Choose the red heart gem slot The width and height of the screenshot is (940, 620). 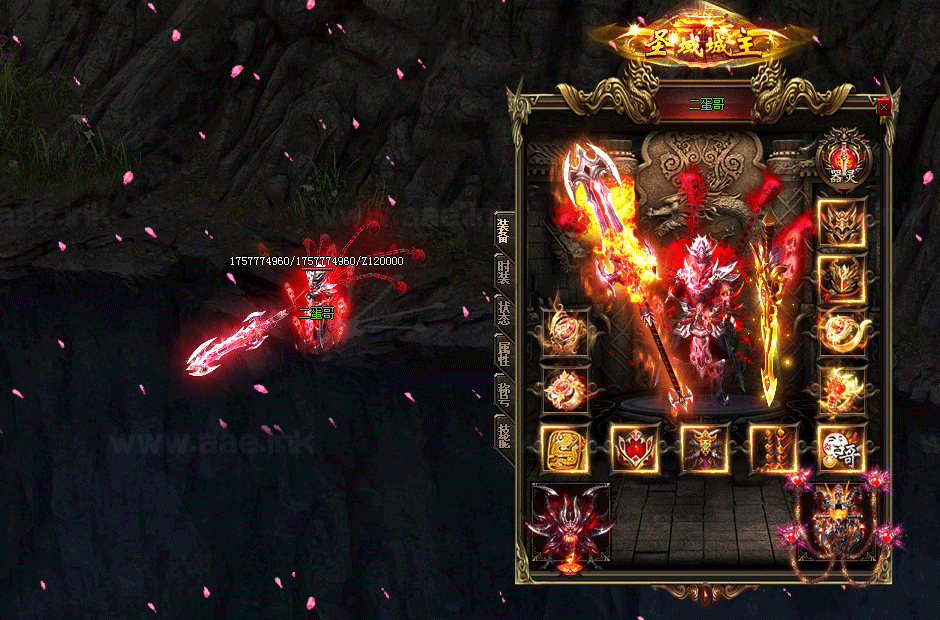[x=634, y=447]
